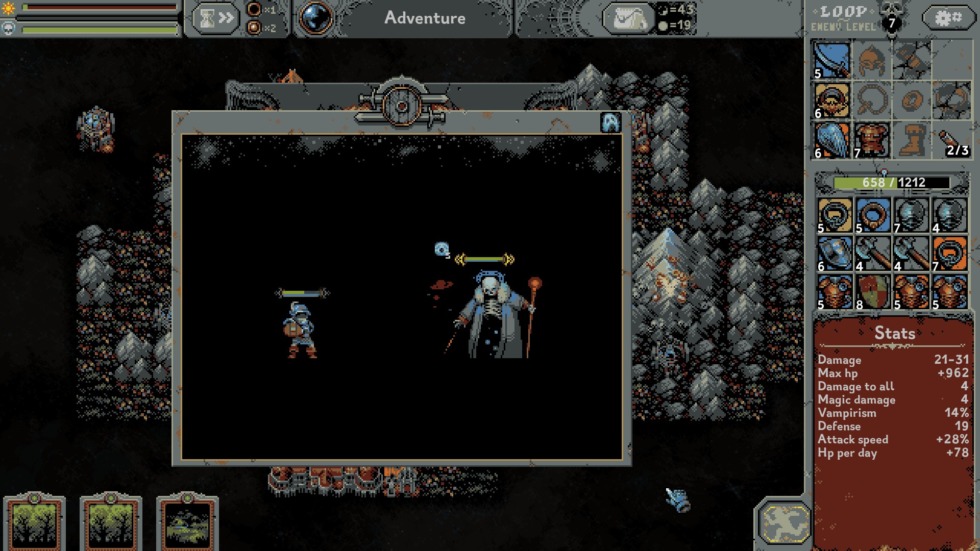
Task: Select the equipped oval shield slot
Action: (831, 140)
